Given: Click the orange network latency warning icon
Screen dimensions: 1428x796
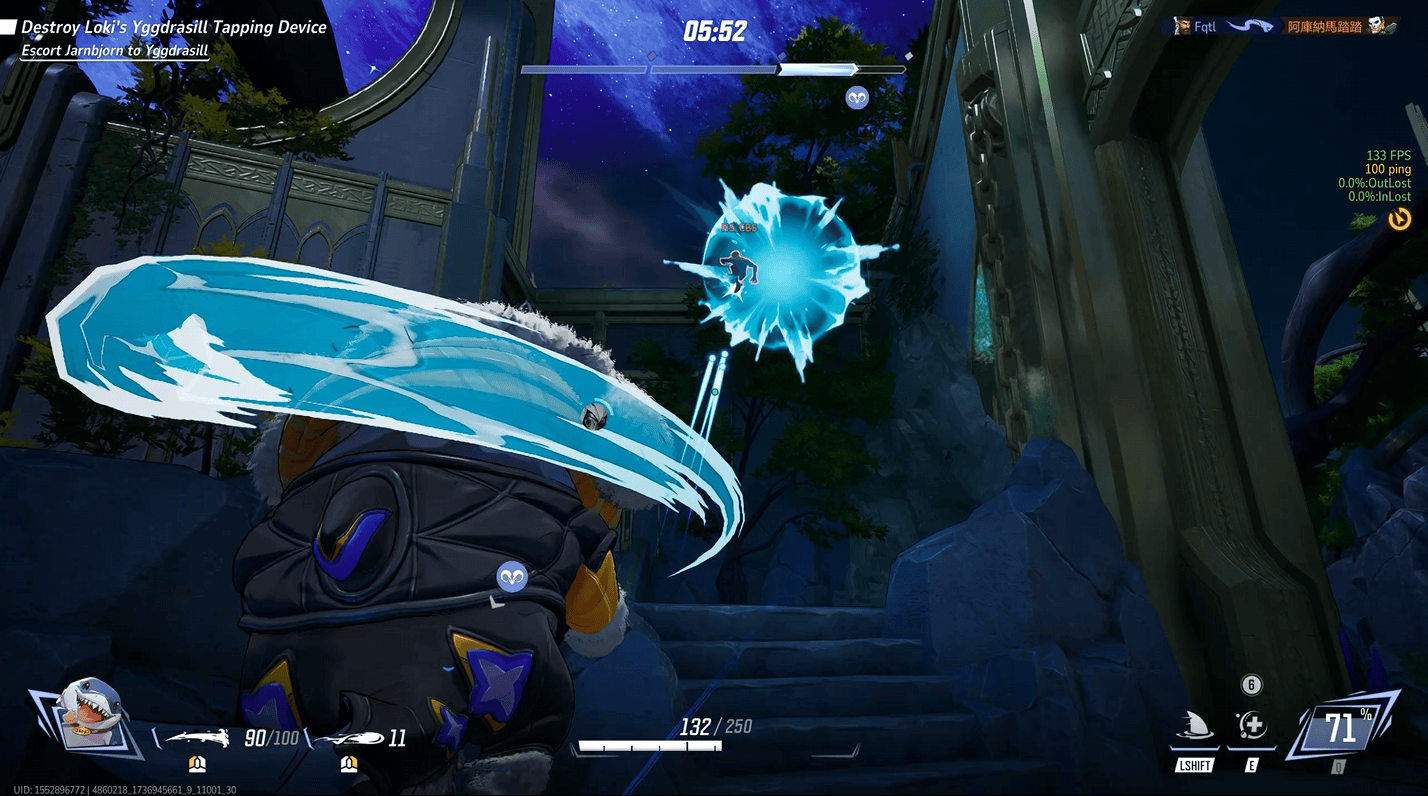Looking at the screenshot, I should coord(1399,219).
